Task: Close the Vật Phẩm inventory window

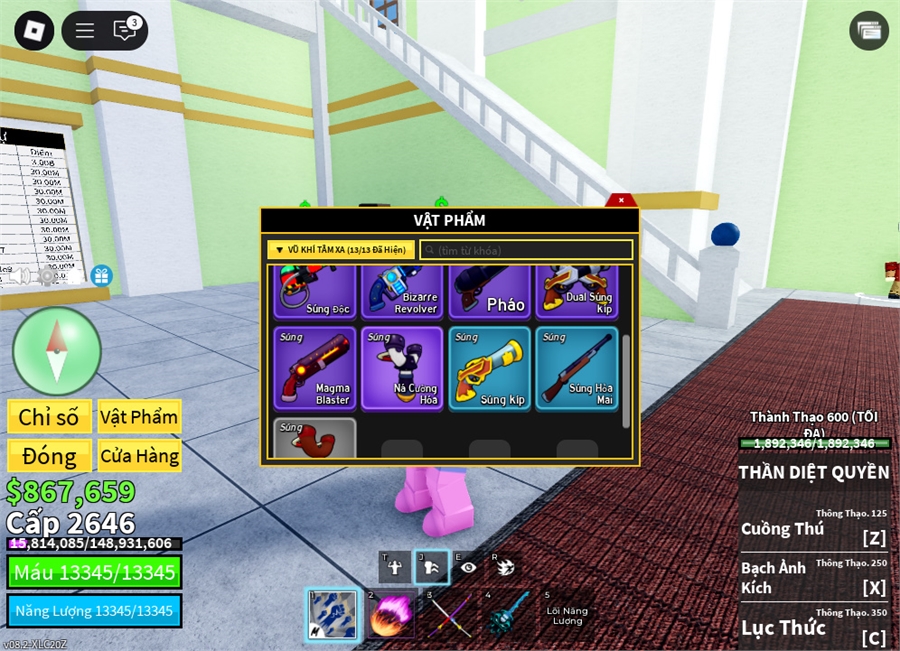Action: point(620,201)
